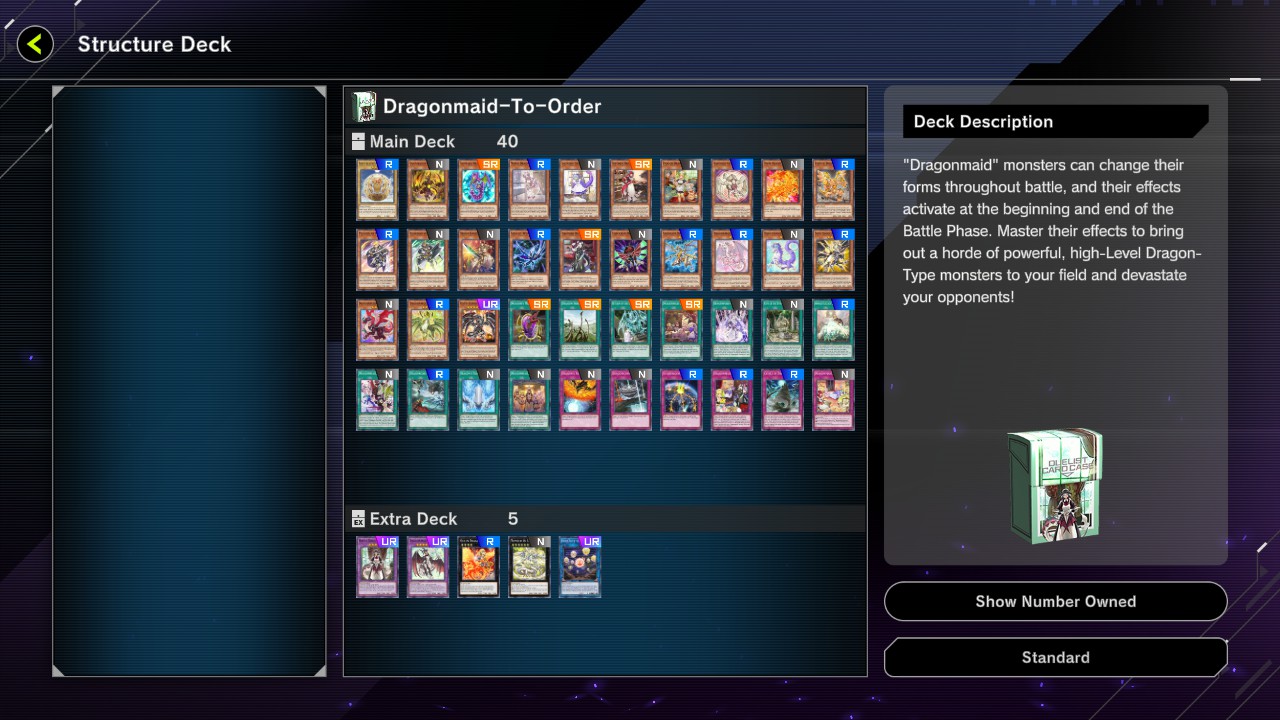Click the deck case icon beside Dragonmaid-To-Order
The image size is (1280, 720).
(362, 105)
